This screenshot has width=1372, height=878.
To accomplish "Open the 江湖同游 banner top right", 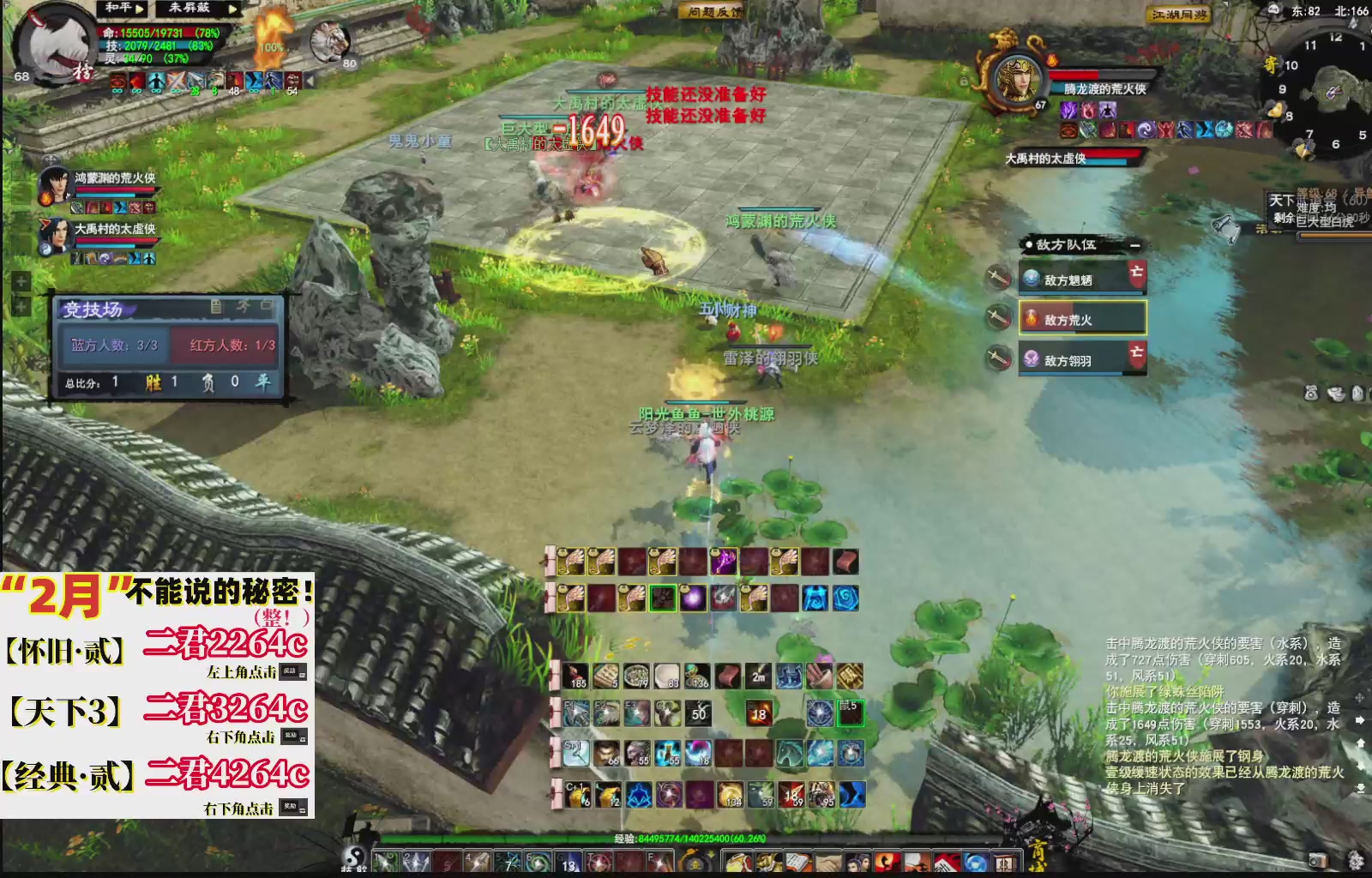I will [x=1177, y=15].
